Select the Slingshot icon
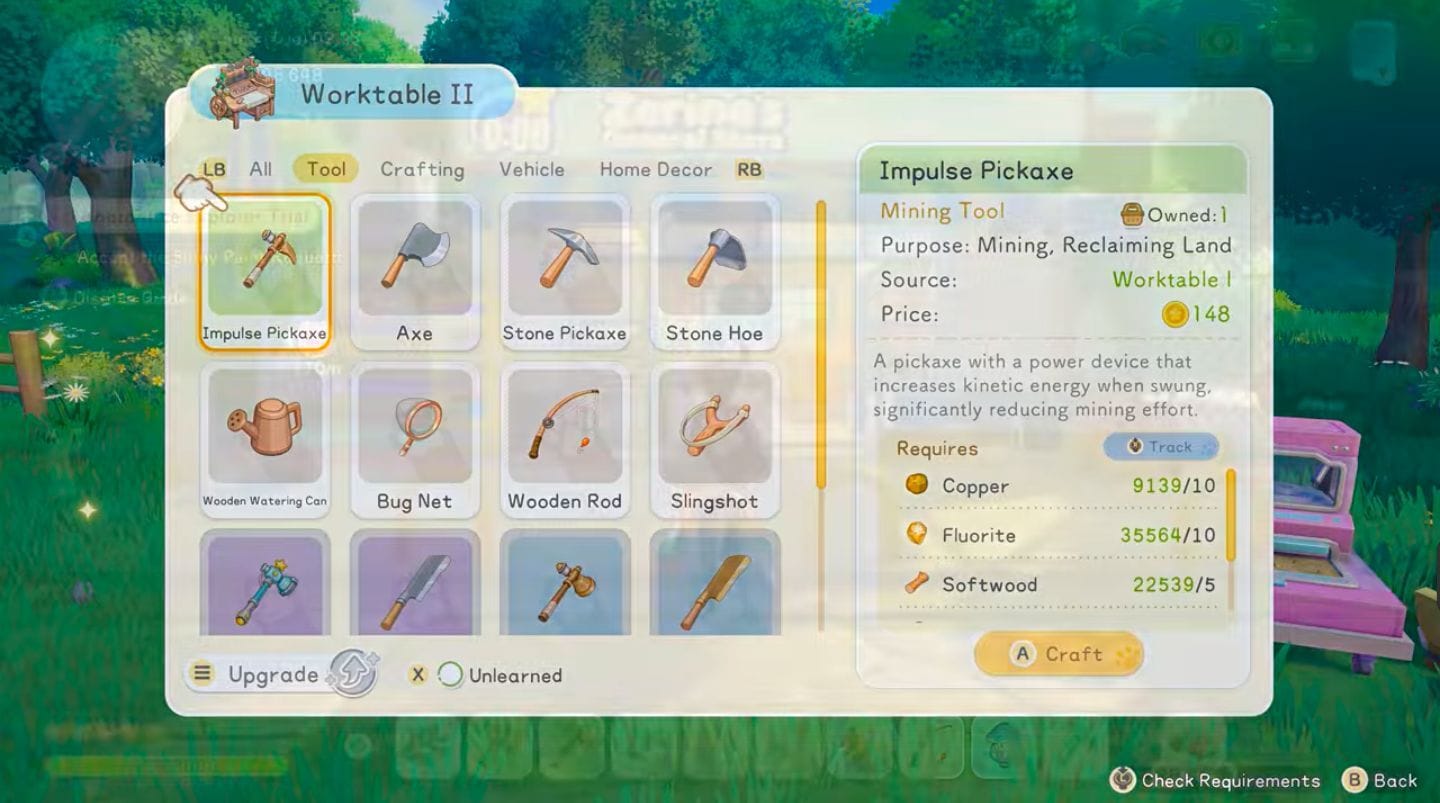 coord(715,430)
